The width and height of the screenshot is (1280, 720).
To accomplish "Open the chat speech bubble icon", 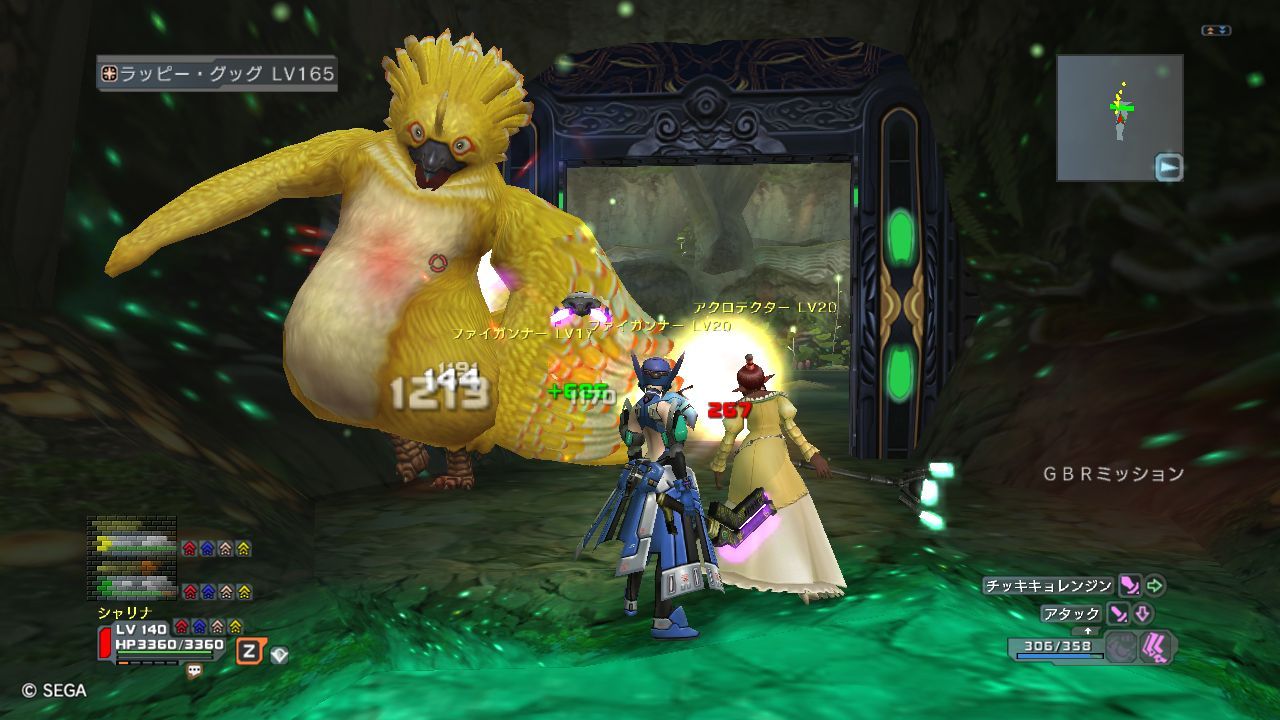I will point(194,672).
